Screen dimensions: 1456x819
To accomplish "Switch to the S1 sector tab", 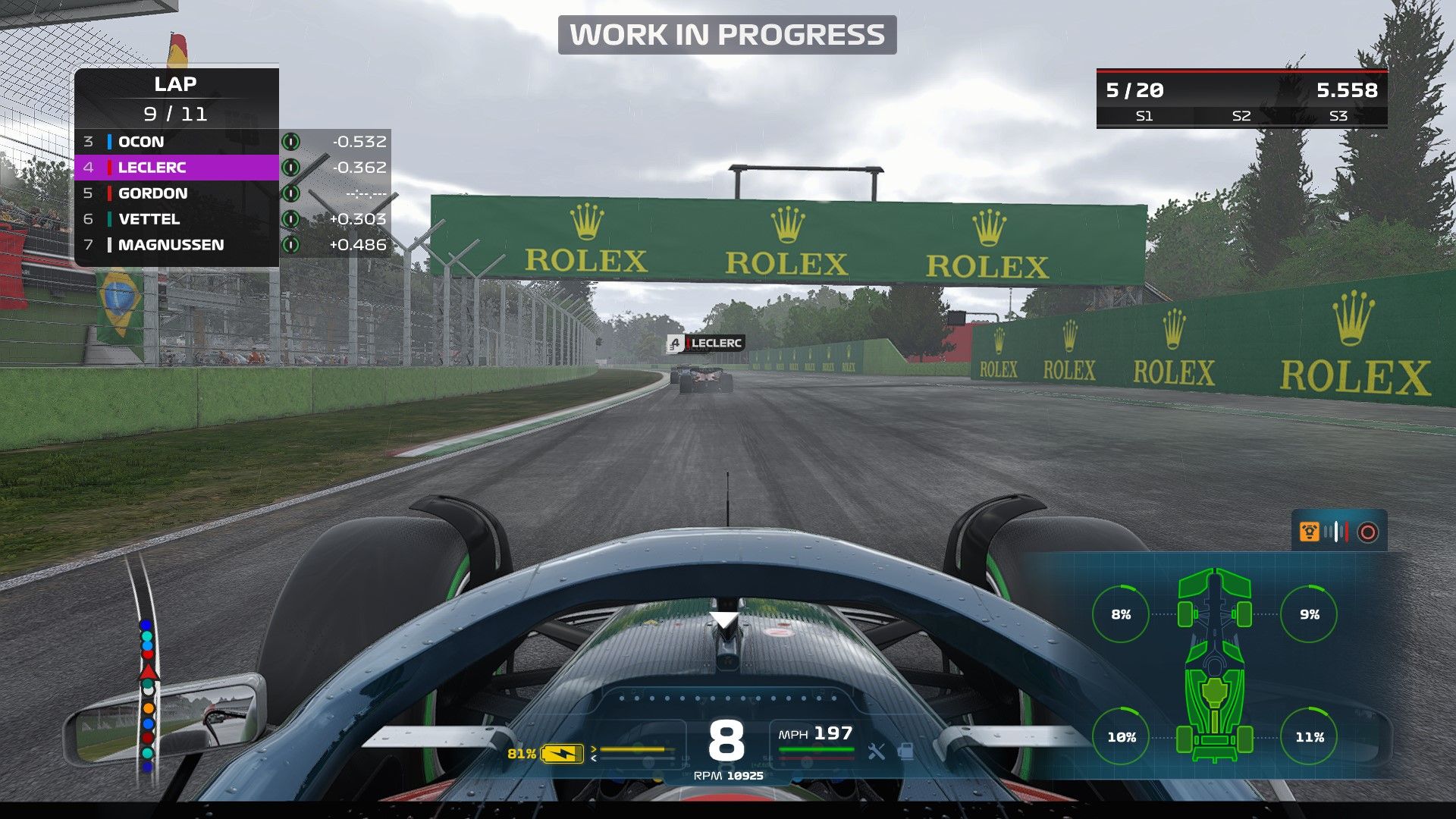I will (1143, 116).
